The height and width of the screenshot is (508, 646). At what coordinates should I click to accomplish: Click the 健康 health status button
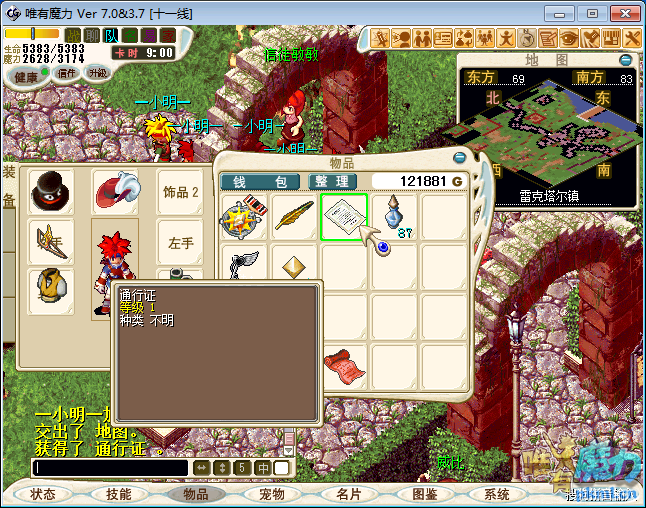click(26, 77)
